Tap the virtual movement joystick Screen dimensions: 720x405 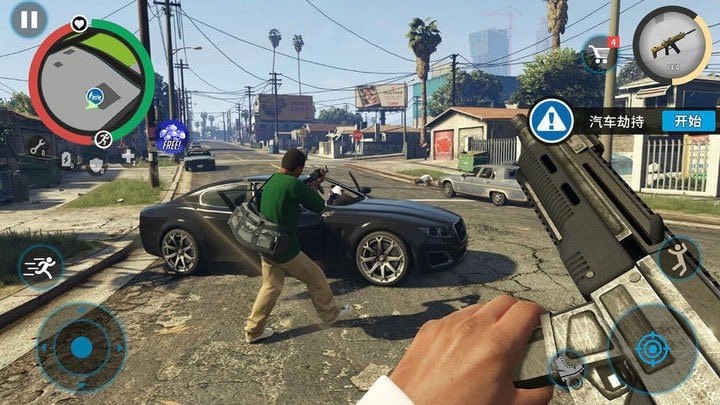[x=81, y=346]
